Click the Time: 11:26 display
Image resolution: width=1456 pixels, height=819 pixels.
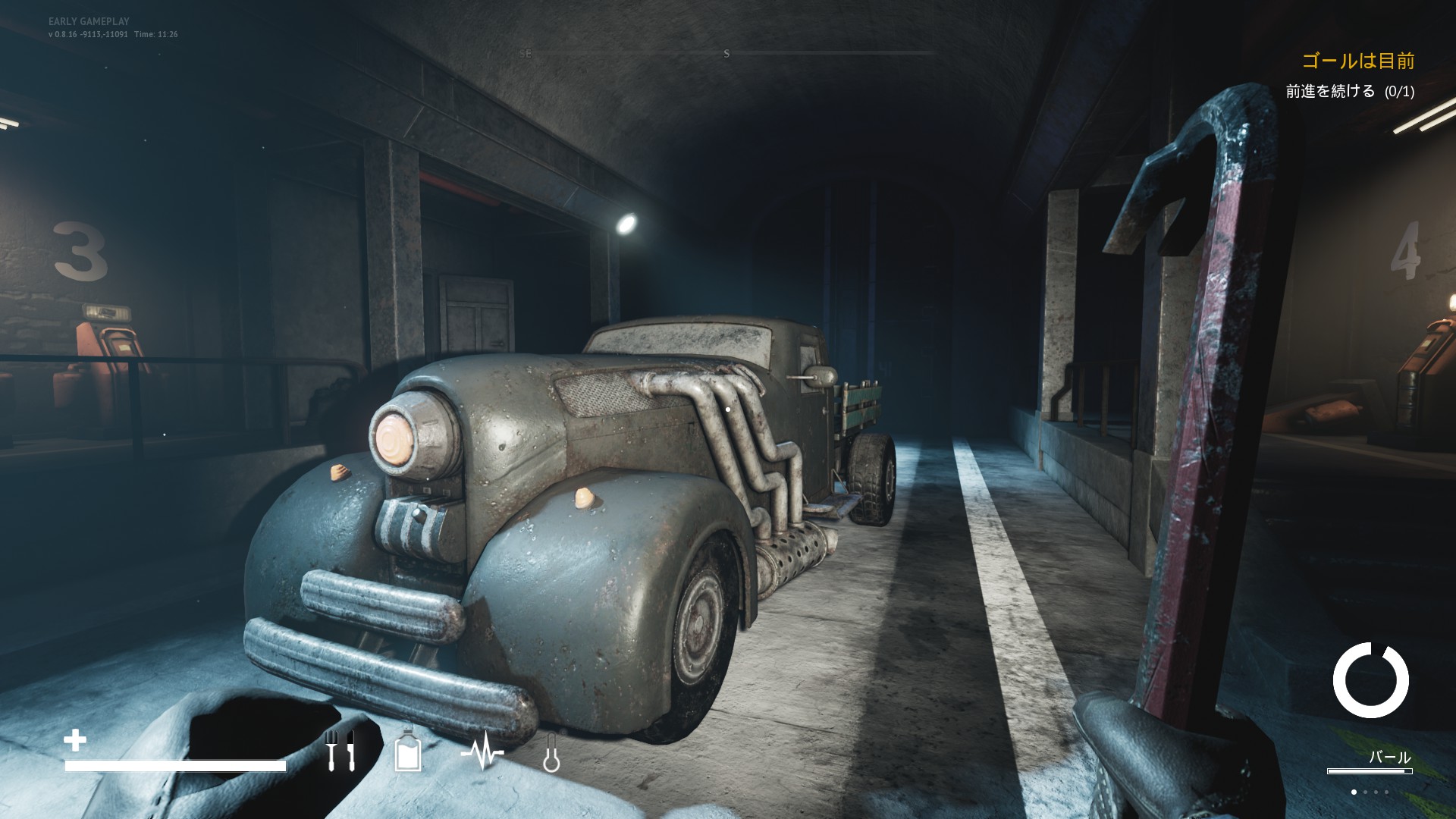(x=157, y=34)
